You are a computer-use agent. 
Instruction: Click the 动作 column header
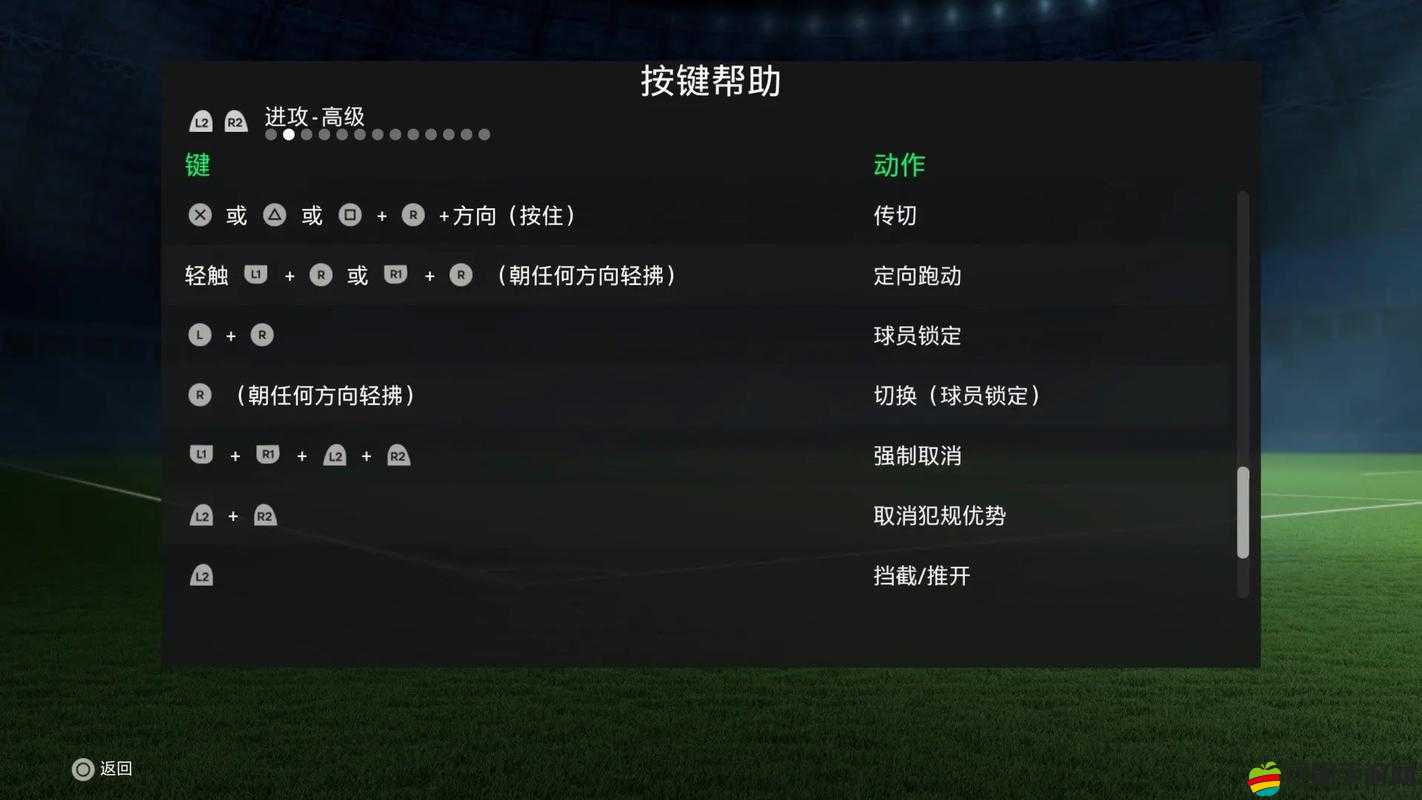(x=897, y=165)
